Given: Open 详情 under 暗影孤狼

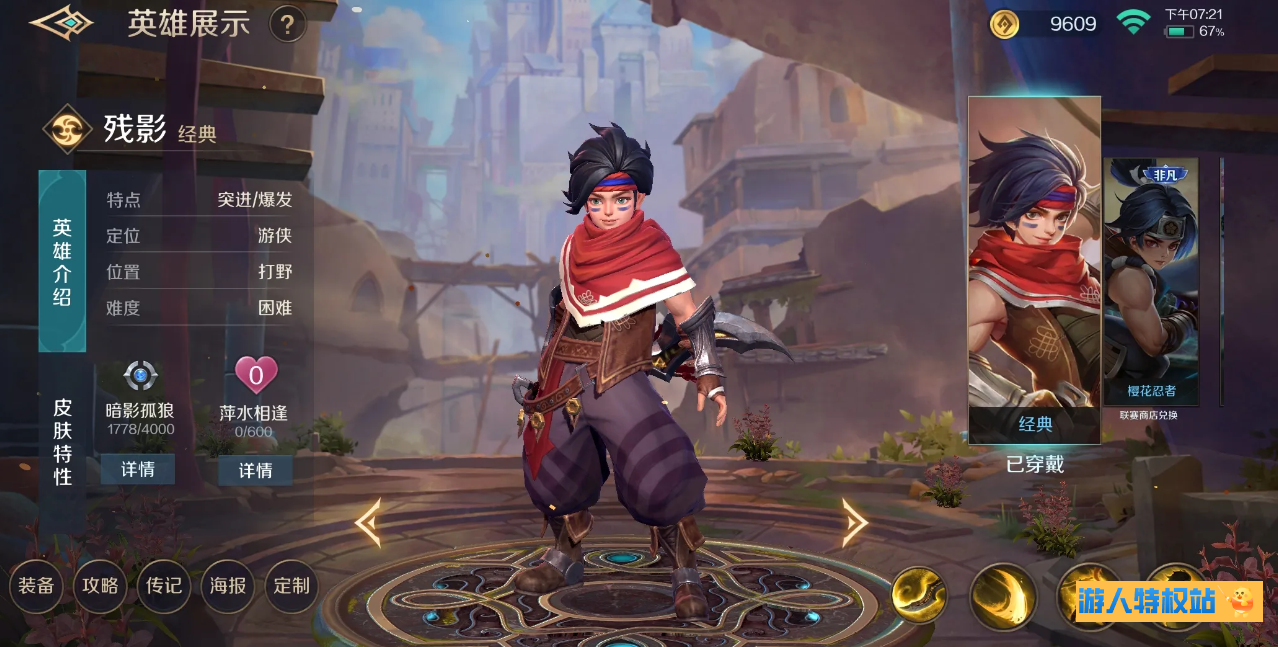Looking at the screenshot, I should (x=138, y=469).
